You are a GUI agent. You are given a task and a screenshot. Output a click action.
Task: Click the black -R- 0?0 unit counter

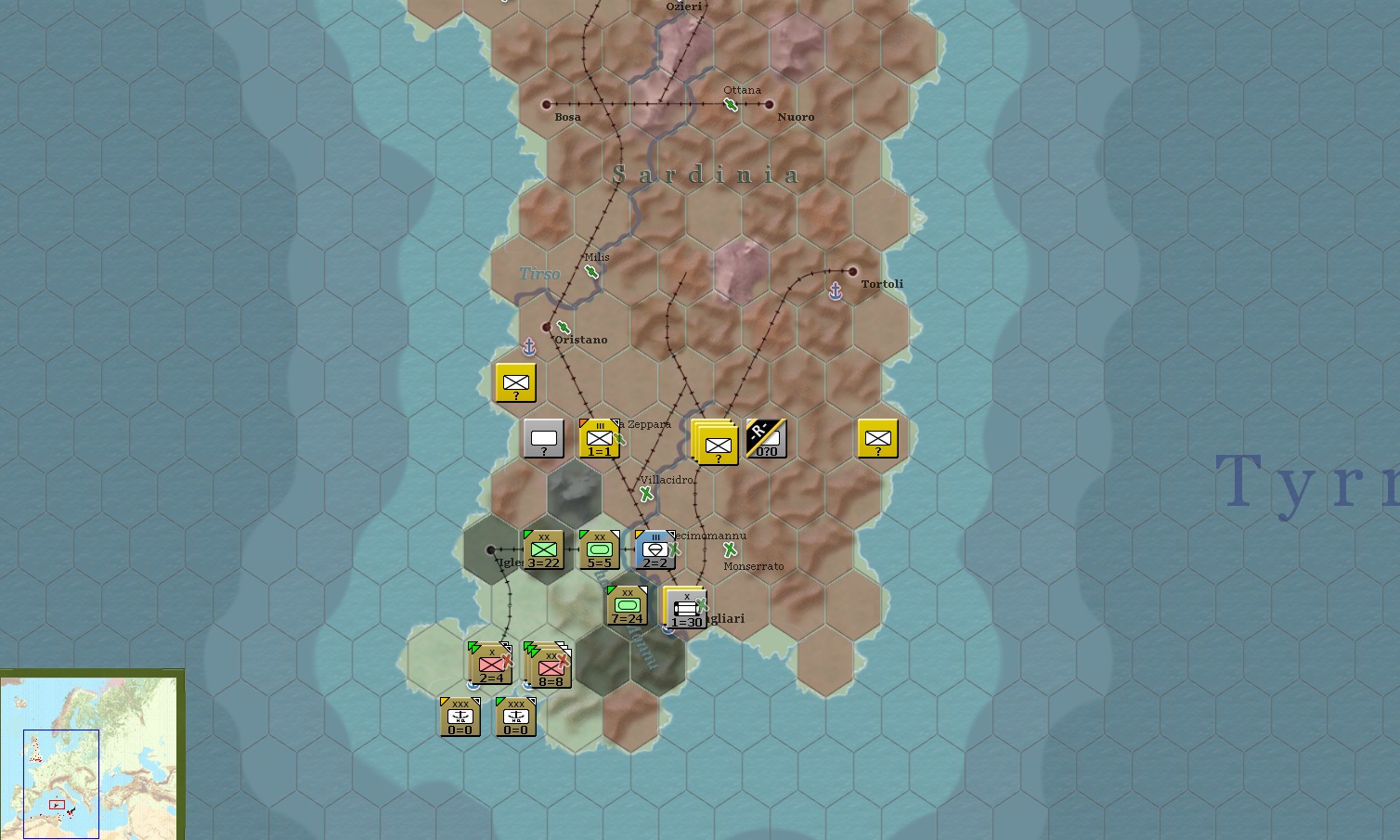point(765,437)
